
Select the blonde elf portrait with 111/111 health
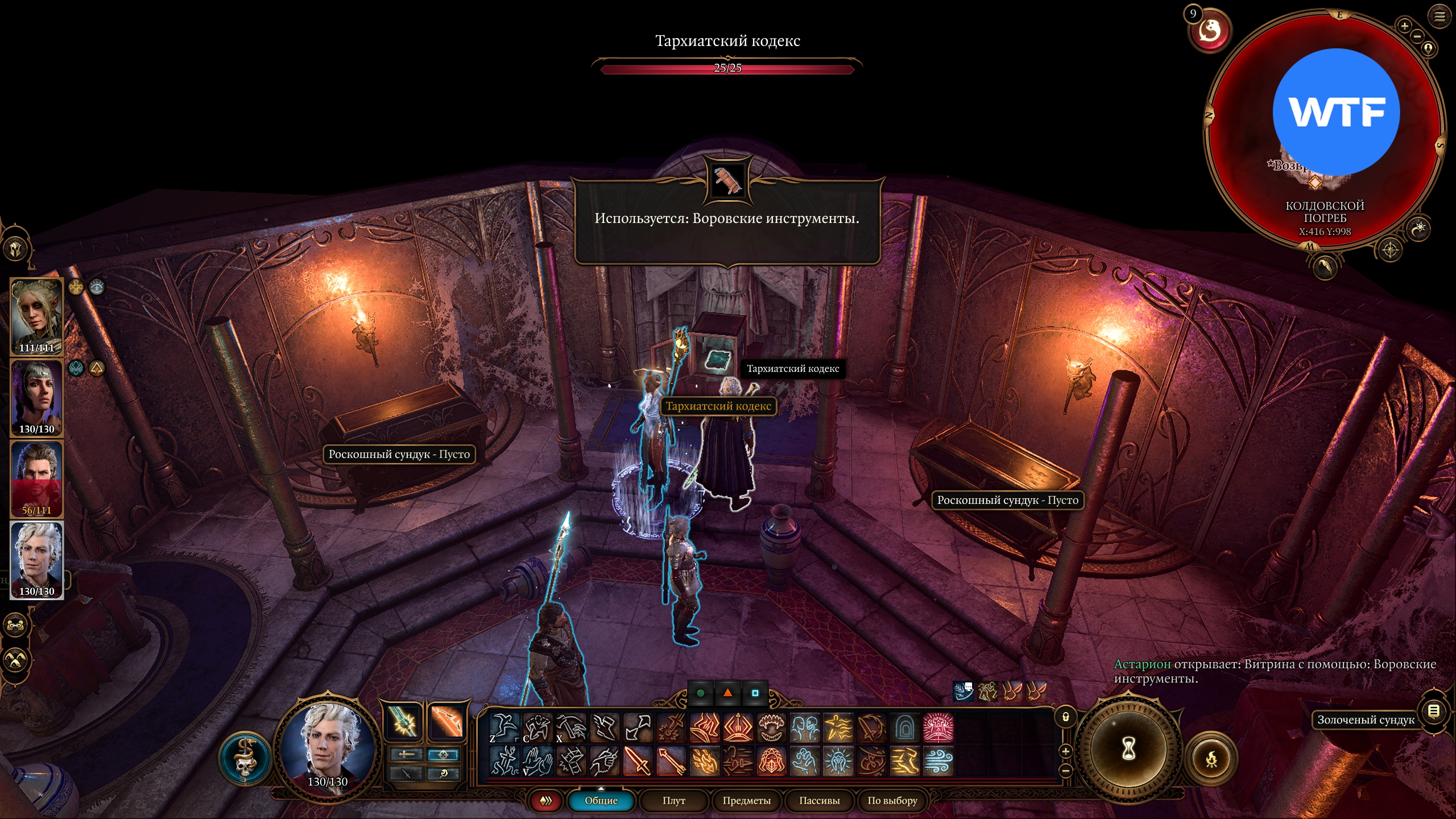click(x=36, y=316)
